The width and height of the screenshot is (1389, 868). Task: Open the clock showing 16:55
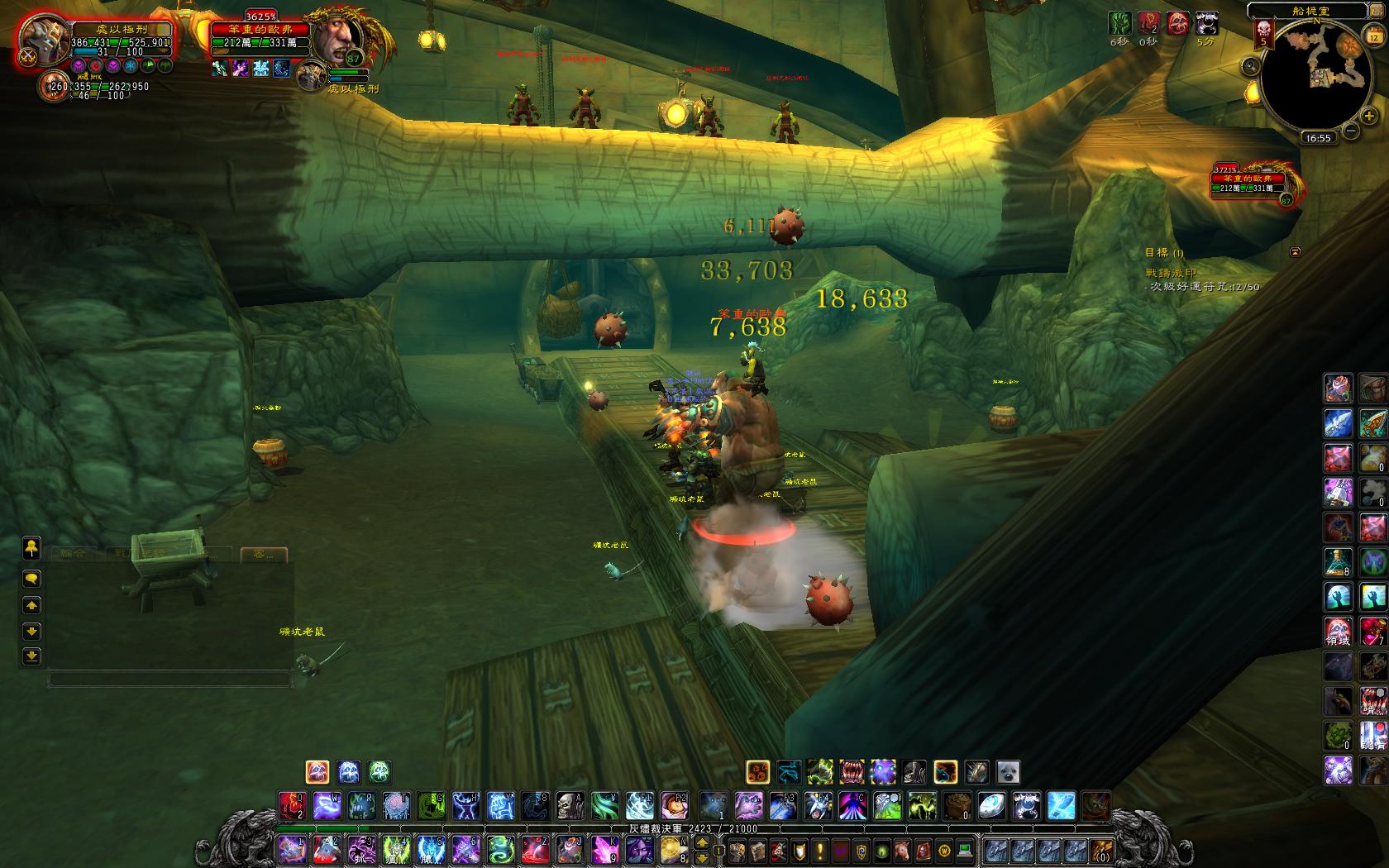point(1317,138)
